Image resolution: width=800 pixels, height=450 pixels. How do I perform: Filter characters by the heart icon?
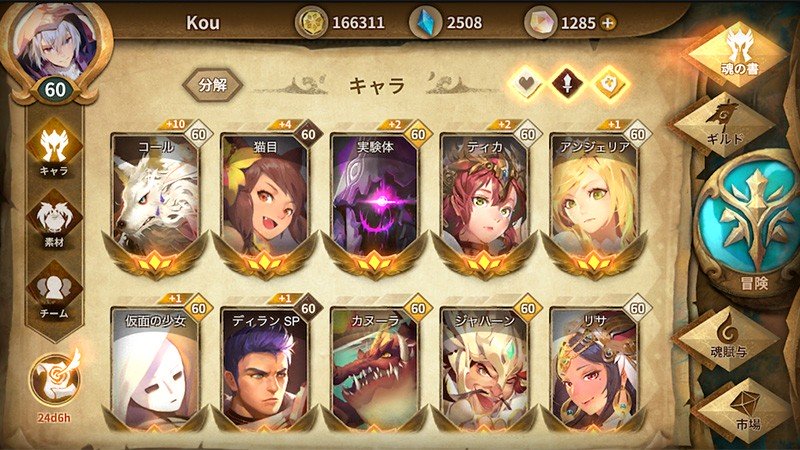point(526,84)
